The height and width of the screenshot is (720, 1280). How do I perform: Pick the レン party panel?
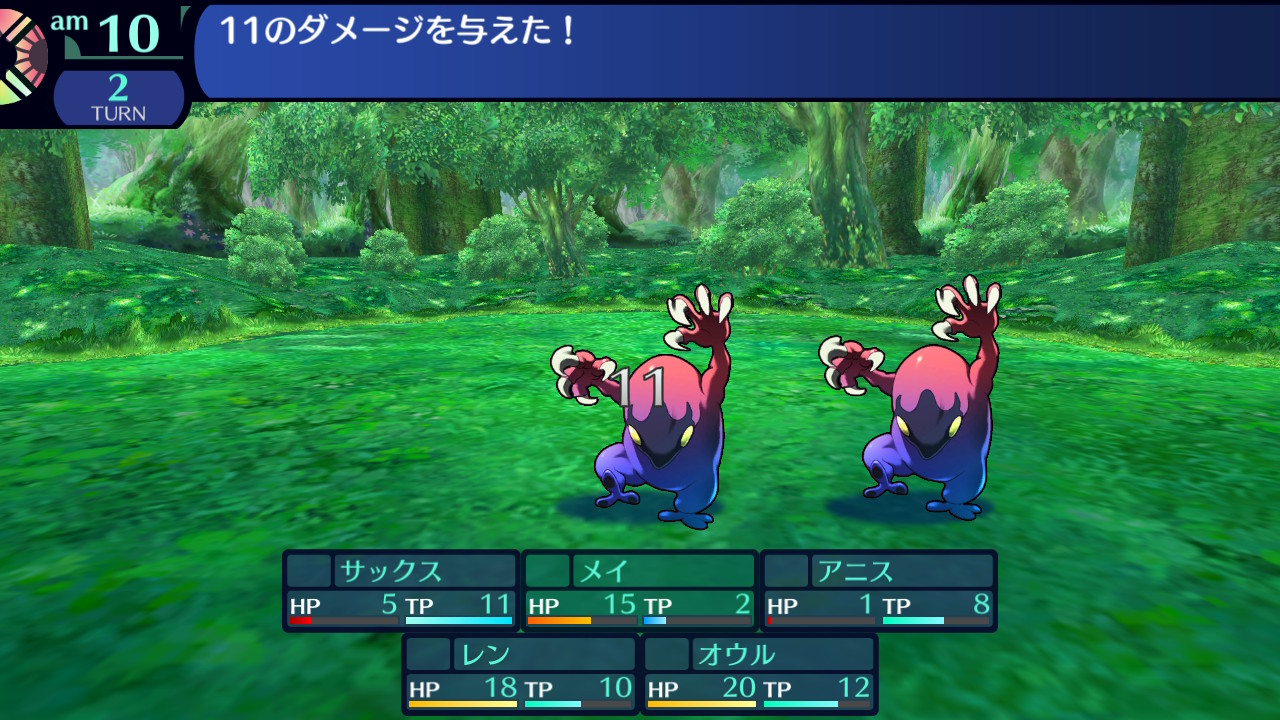(x=520, y=673)
